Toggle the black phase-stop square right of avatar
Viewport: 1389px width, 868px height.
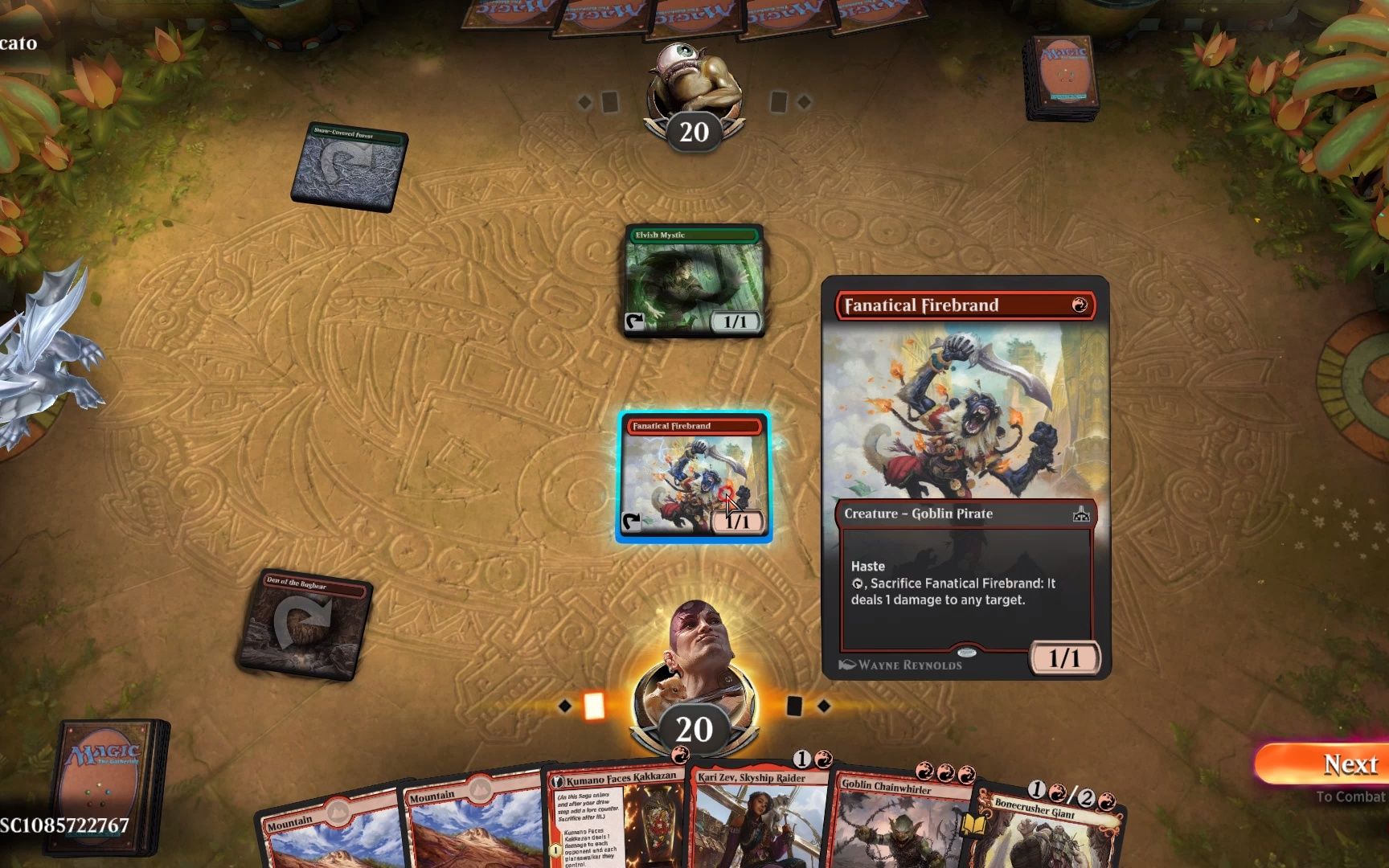pyautogui.click(x=793, y=706)
